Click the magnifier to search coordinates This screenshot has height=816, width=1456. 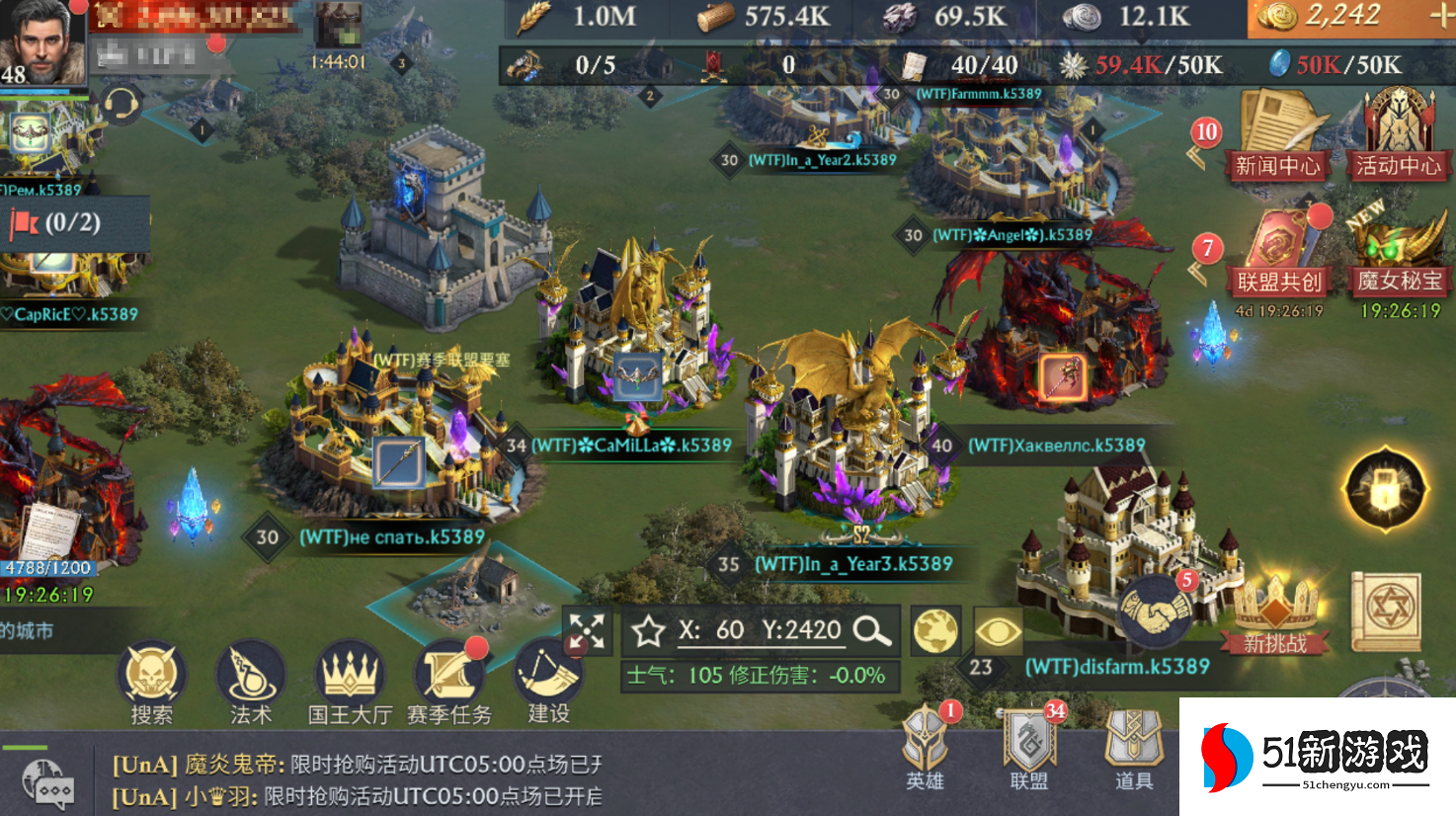(872, 630)
